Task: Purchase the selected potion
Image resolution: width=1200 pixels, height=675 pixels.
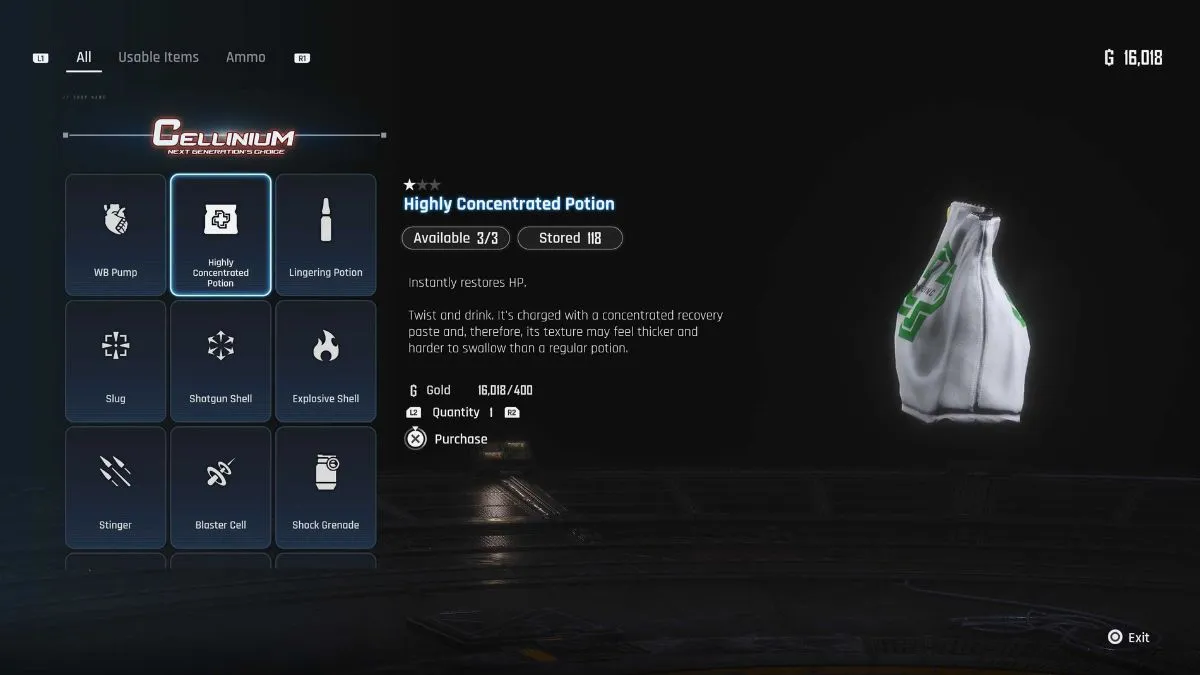Action: pyautogui.click(x=447, y=439)
